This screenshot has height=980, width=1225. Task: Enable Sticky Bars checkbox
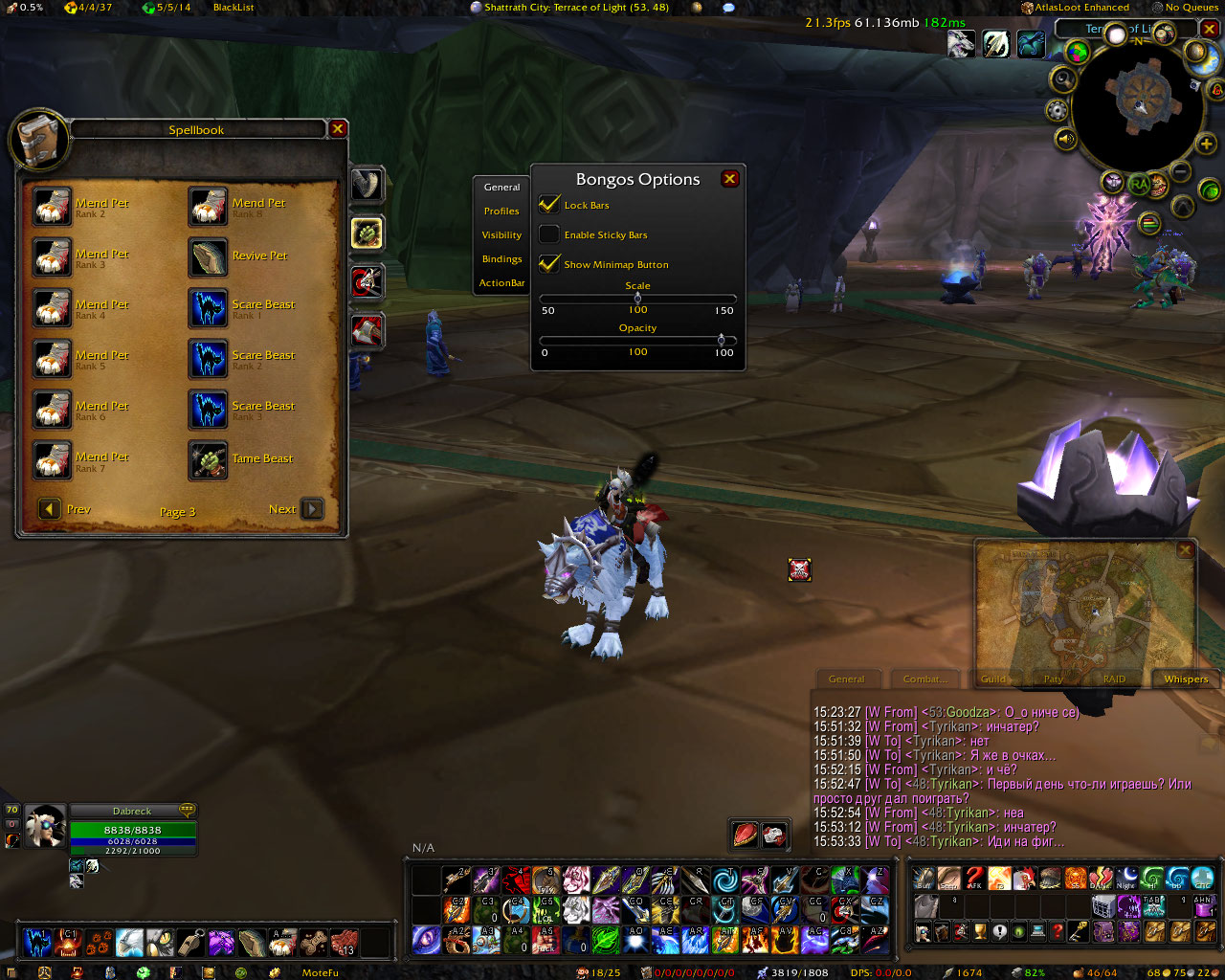(549, 234)
